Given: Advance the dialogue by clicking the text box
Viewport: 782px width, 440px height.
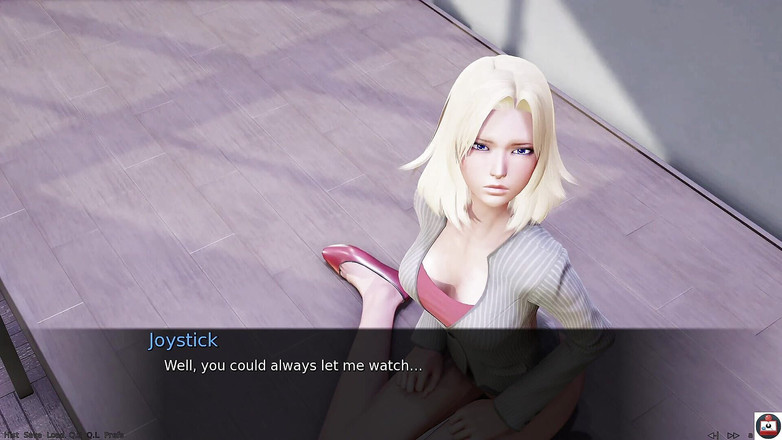Looking at the screenshot, I should pyautogui.click(x=400, y=375).
